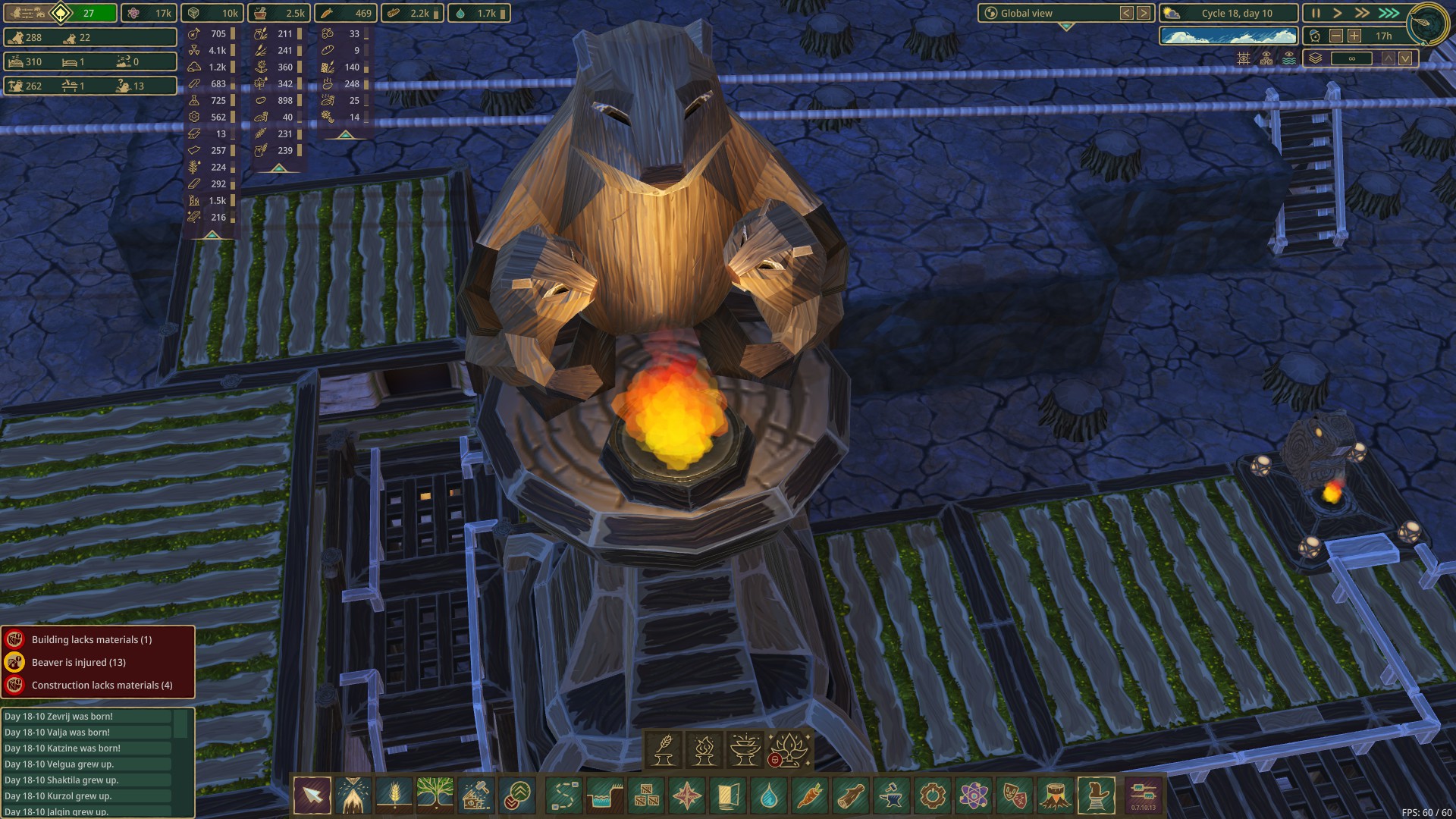Choose the locked lotus flower monument
The width and height of the screenshot is (1456, 819).
(789, 749)
